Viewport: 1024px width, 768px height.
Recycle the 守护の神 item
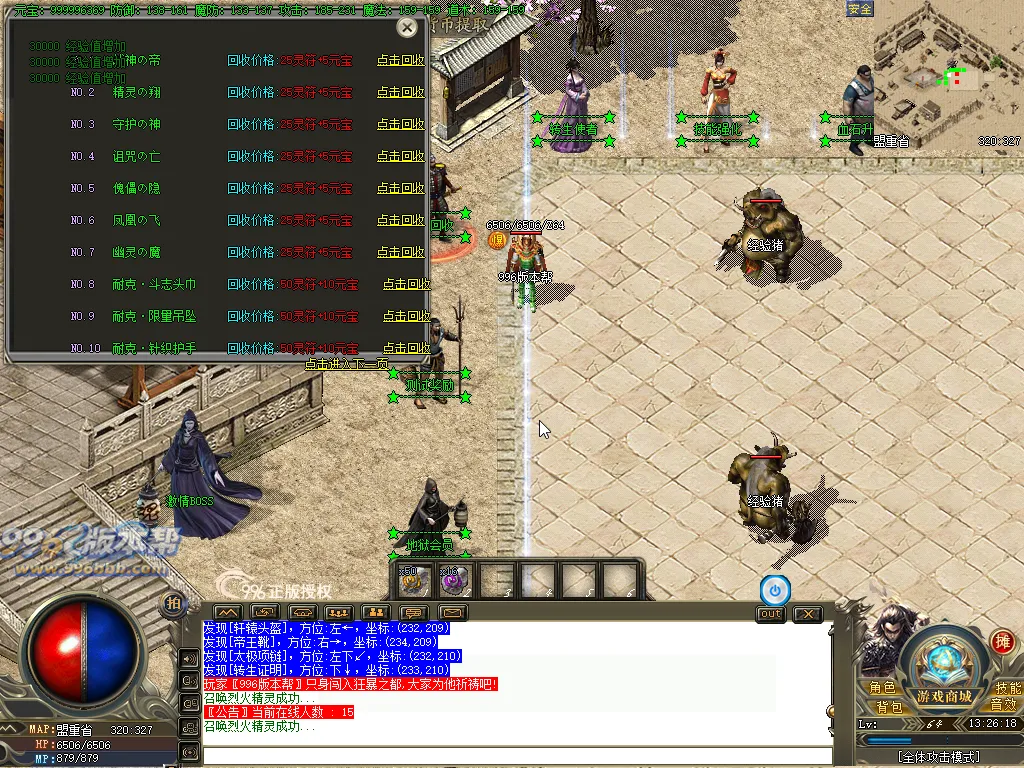[400, 124]
